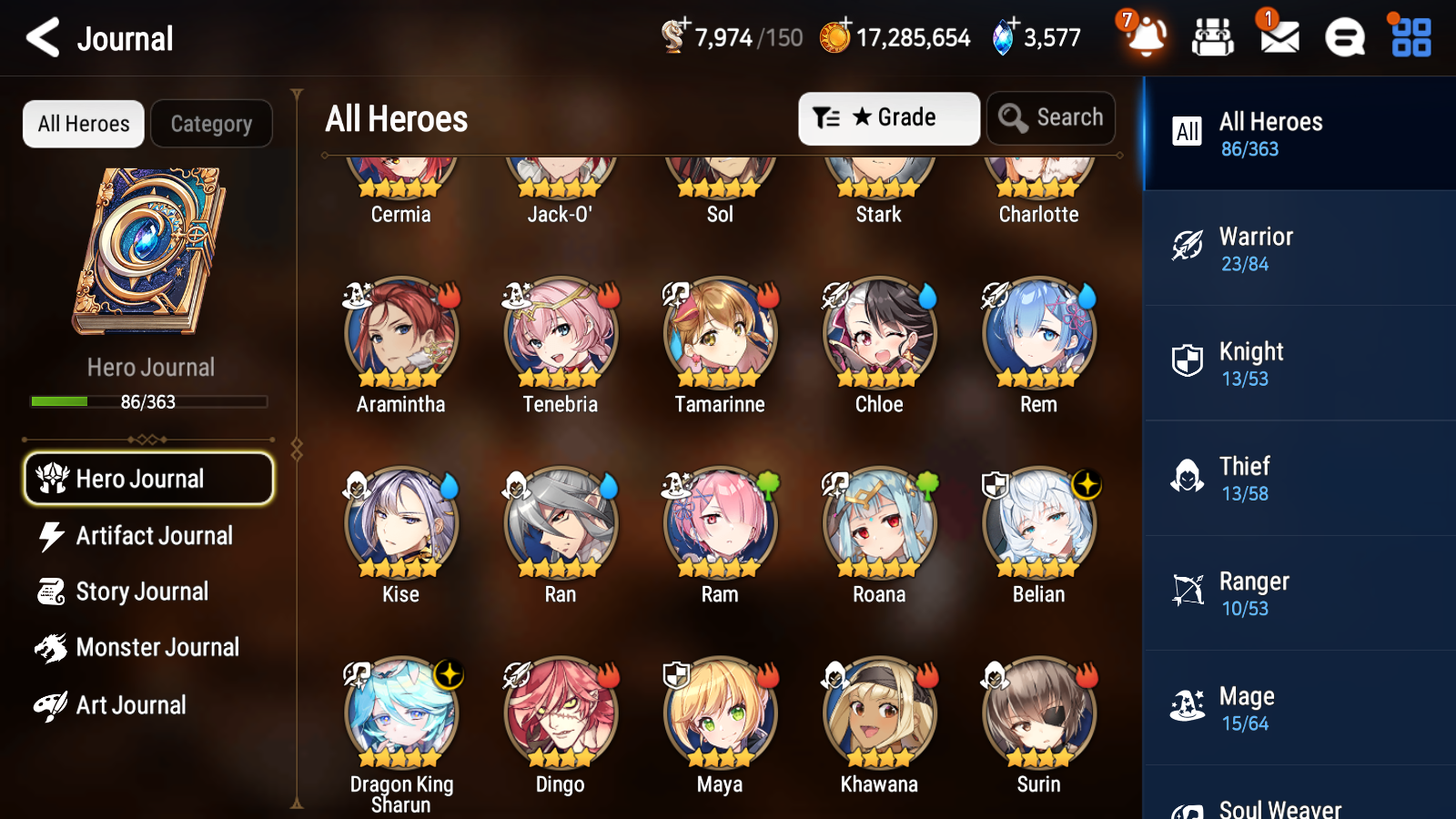Click the 86/363 collection progress bar

coord(149,401)
